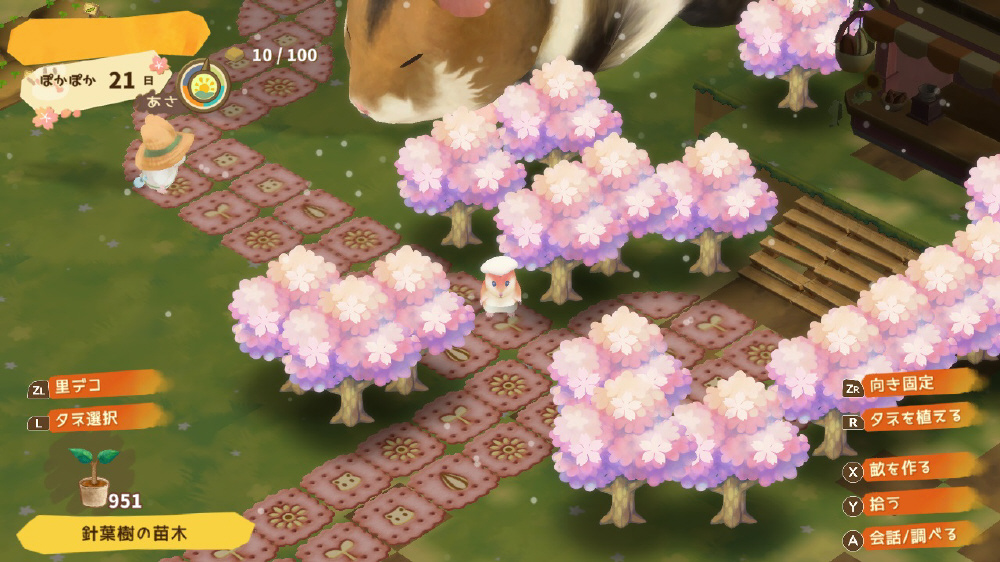Screen dimensions: 1000x562
Task: Click the 針葉樹の苗木 item name banner
Action: tap(134, 532)
